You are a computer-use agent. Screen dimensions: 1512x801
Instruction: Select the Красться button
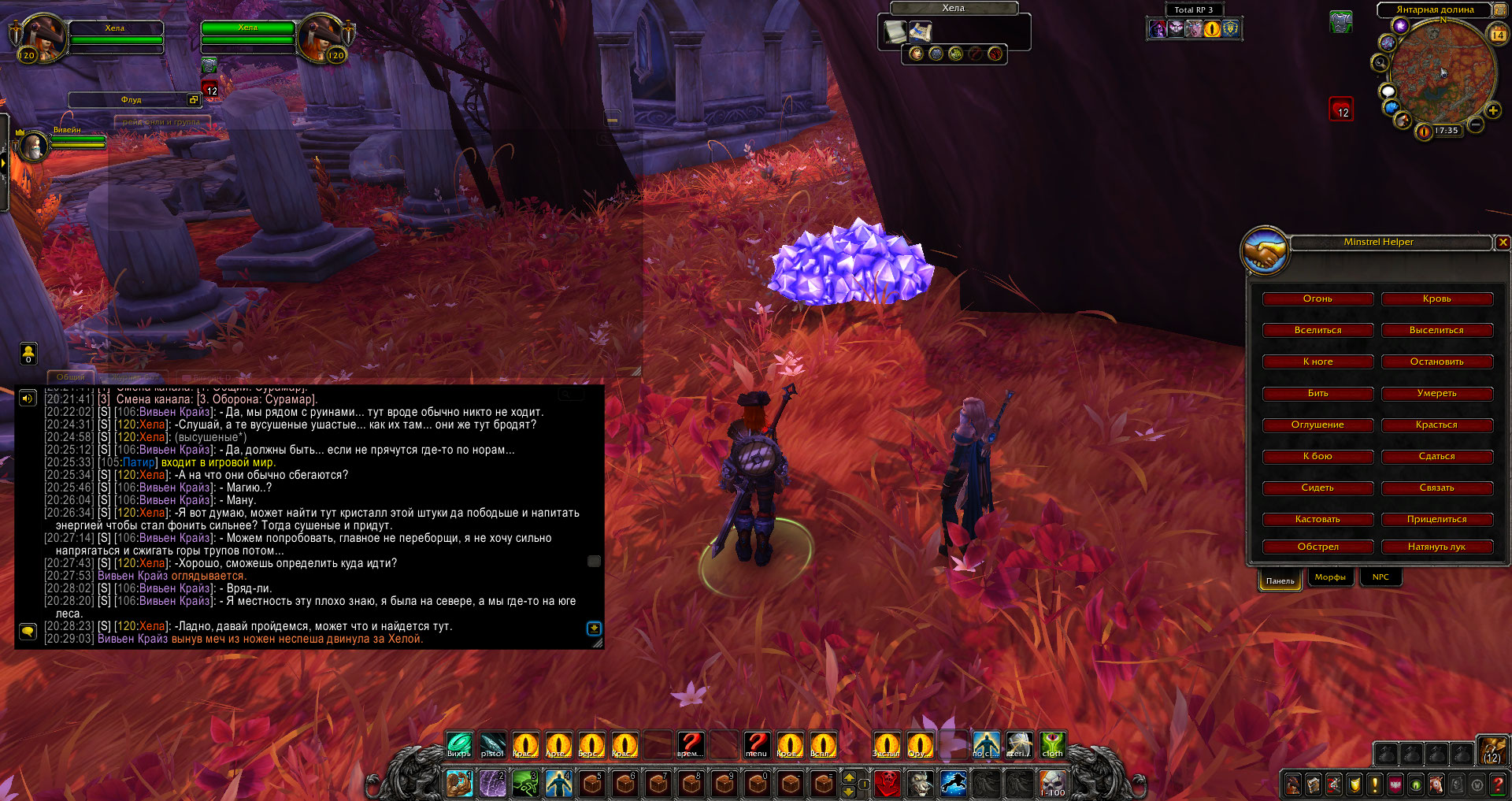(1436, 425)
